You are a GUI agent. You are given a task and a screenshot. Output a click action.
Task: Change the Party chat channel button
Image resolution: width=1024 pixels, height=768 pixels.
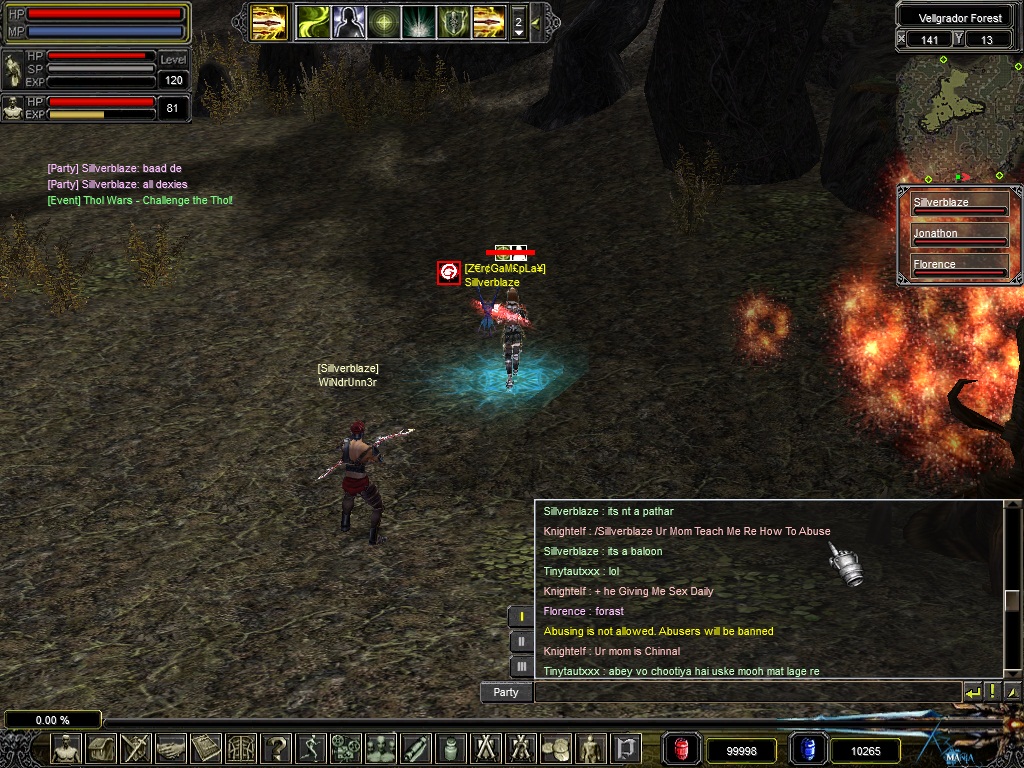pos(506,692)
